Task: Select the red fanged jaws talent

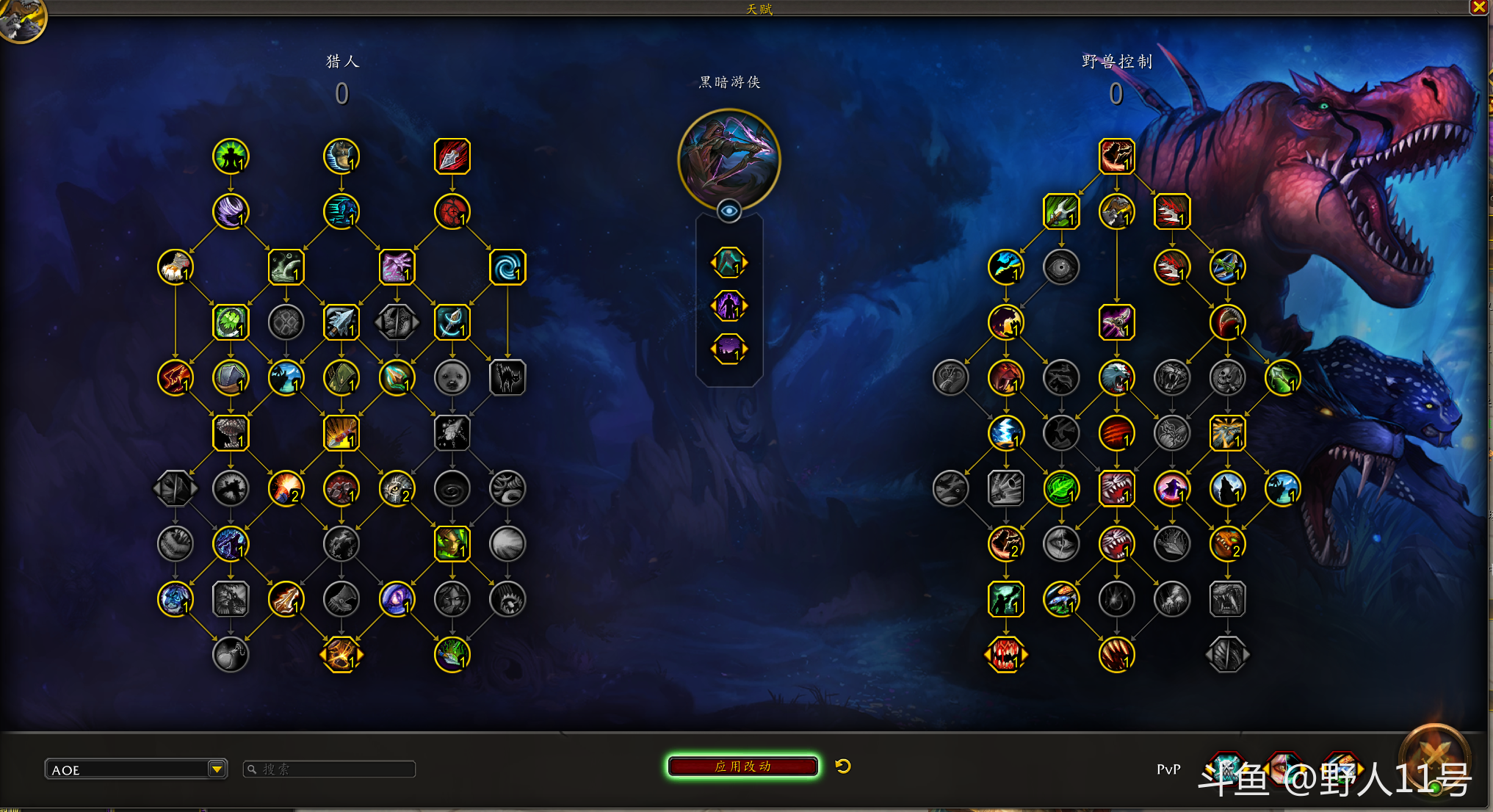Action: pos(1005,655)
